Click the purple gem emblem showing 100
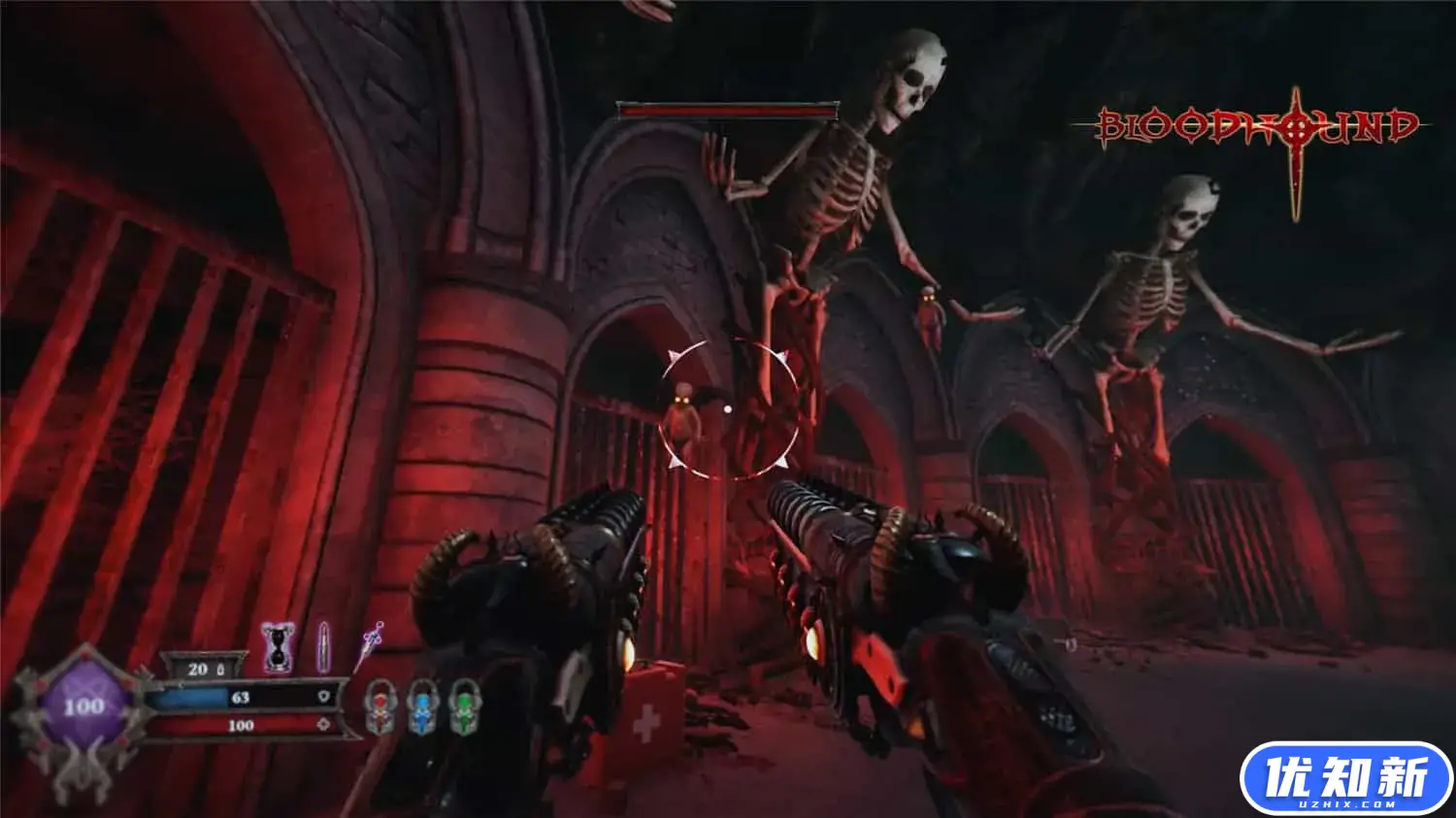The width and height of the screenshot is (1456, 818). pos(83,707)
